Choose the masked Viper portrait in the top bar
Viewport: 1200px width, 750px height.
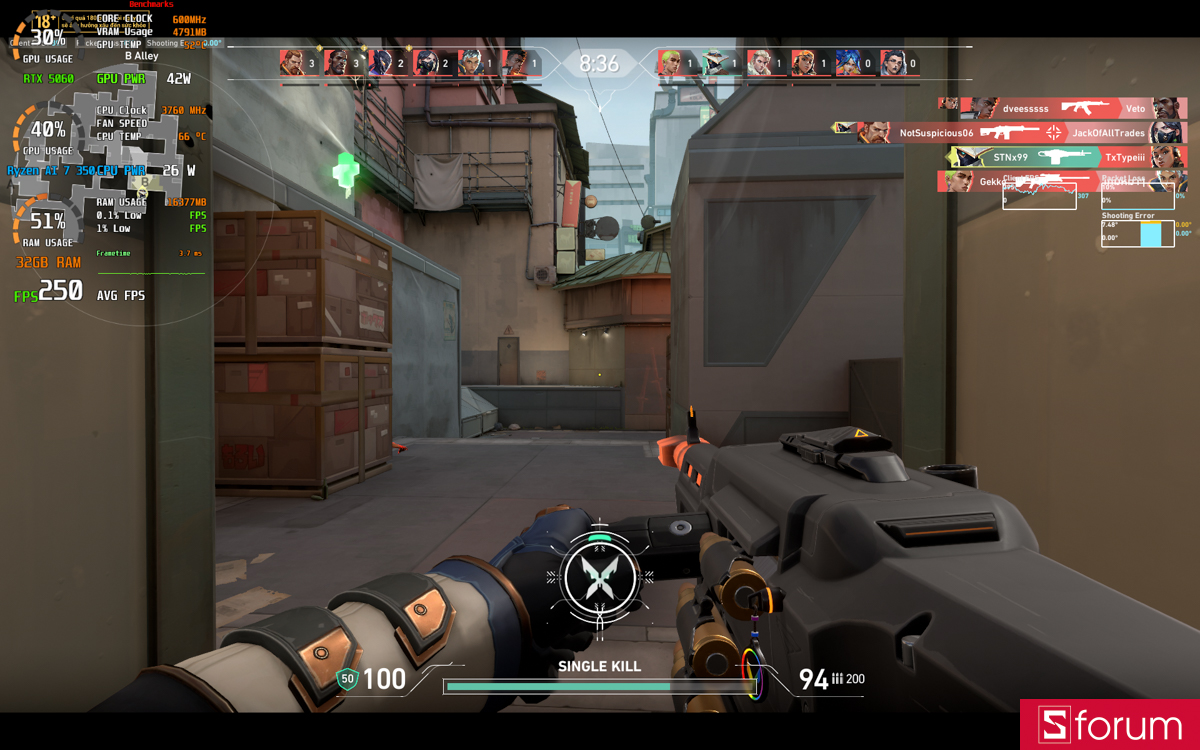click(x=426, y=63)
